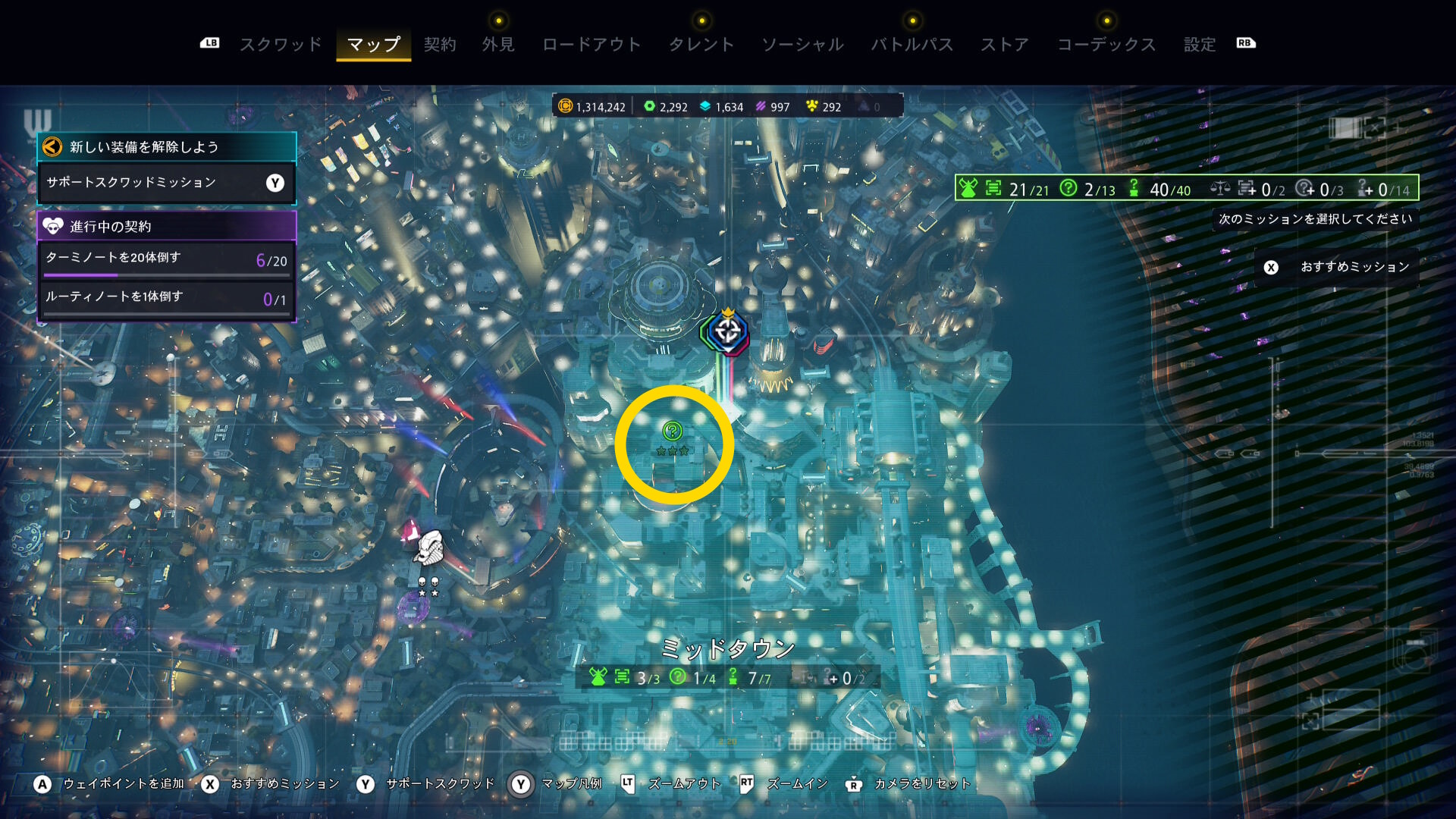Click the 新しい装備を解除しよう objective header
This screenshot has height=819, width=1456.
click(166, 147)
